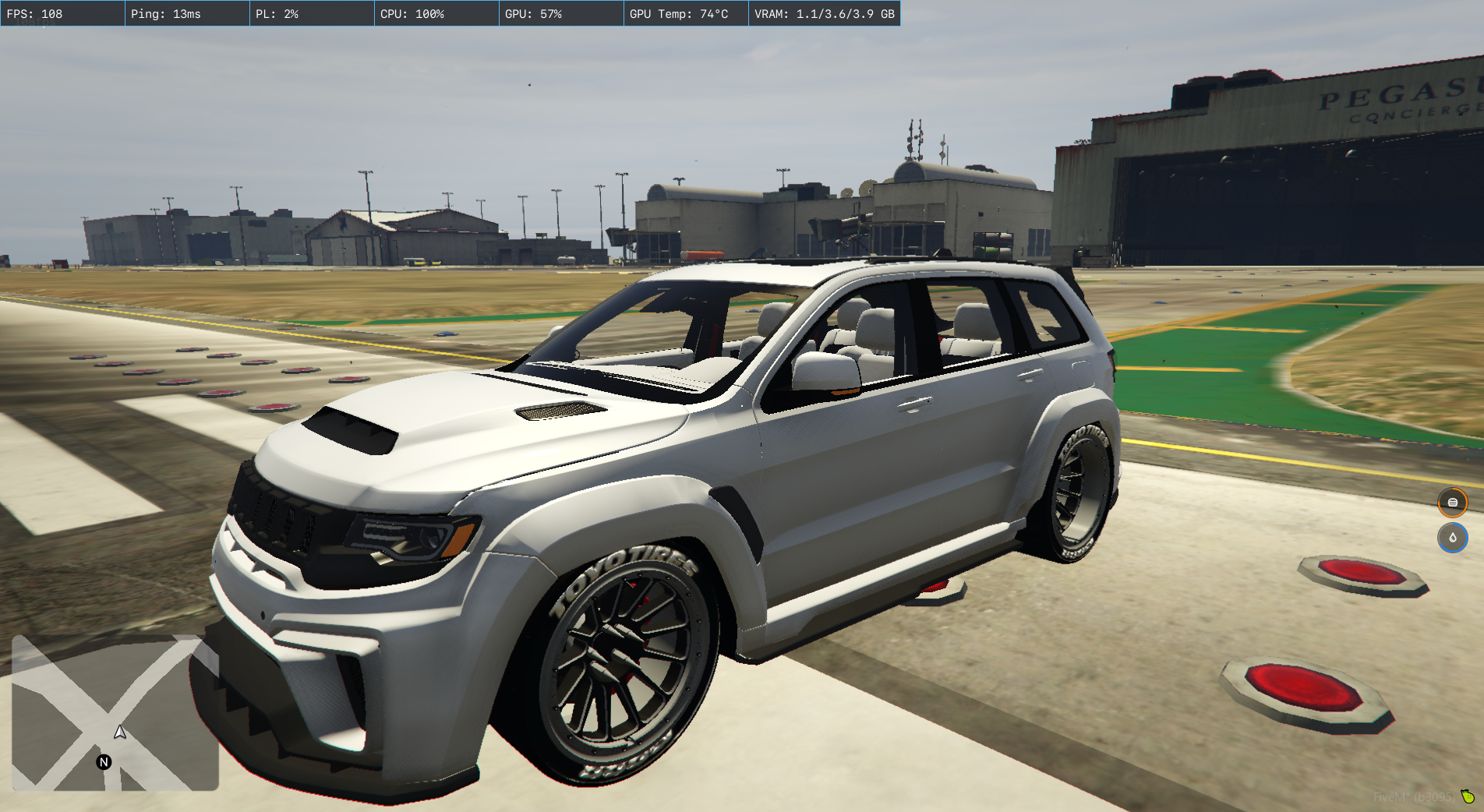Image resolution: width=1484 pixels, height=812 pixels.
Task: Click the FiveM snail logo watermark
Action: pos(1468,796)
